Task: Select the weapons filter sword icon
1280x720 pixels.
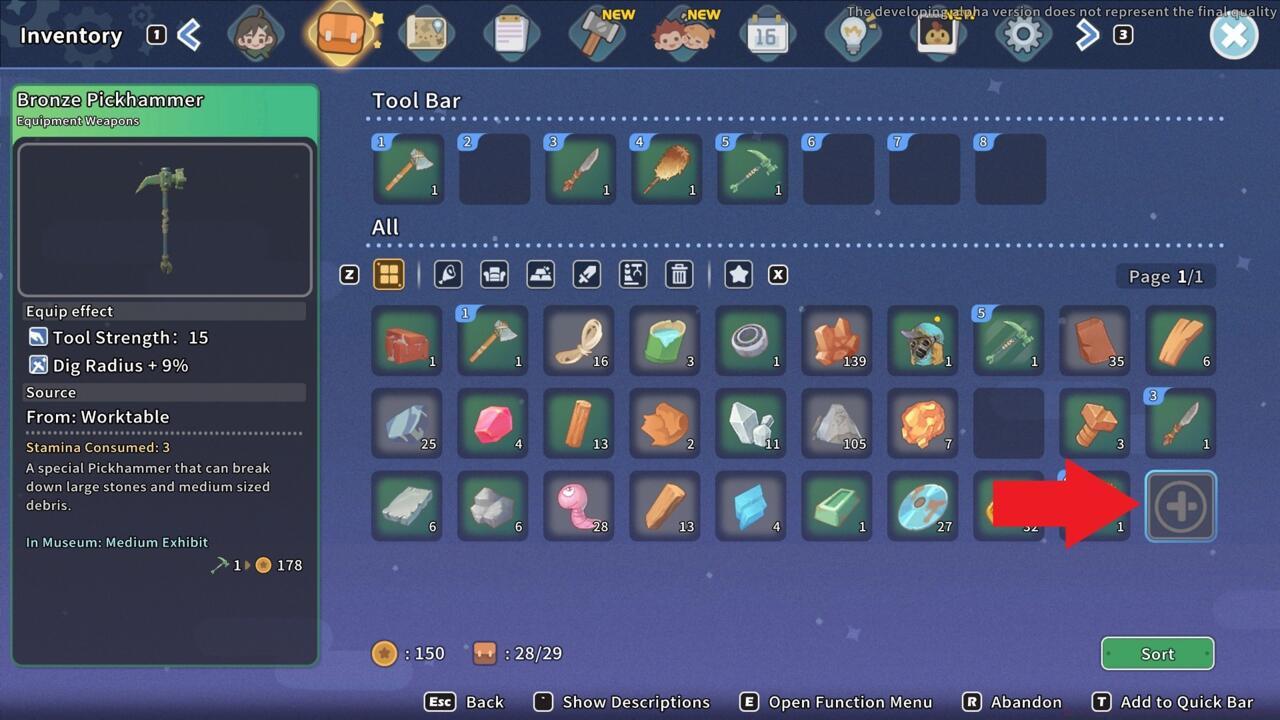Action: [586, 274]
